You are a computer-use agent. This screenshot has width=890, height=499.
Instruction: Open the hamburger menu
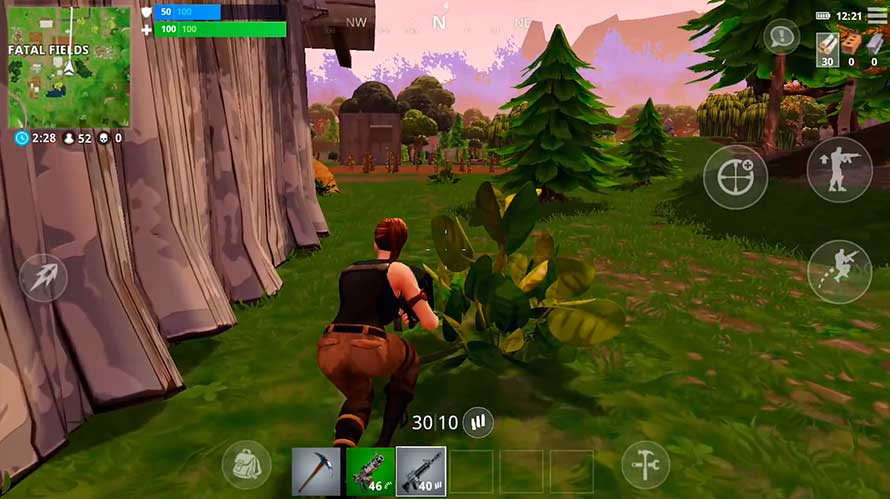pos(877,16)
